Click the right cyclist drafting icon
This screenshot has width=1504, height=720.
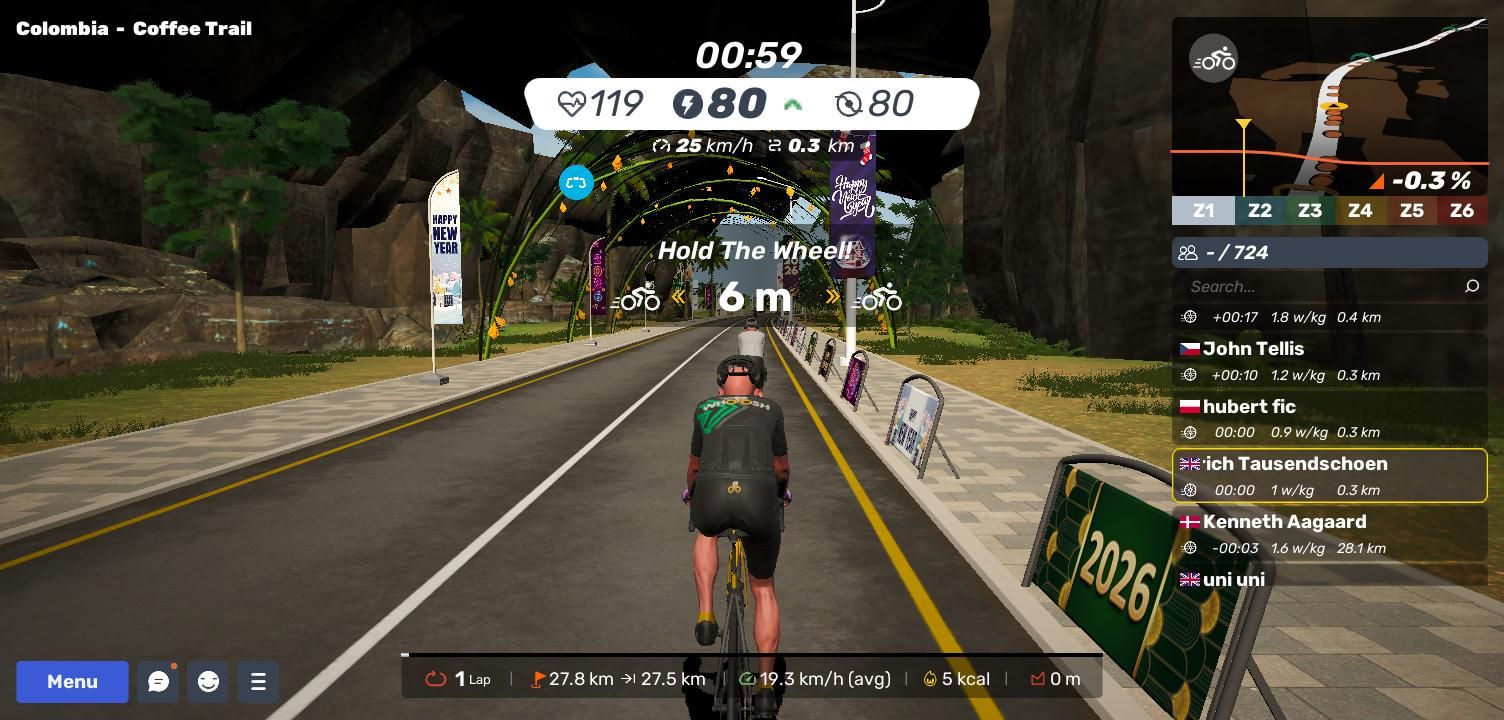[x=881, y=298]
